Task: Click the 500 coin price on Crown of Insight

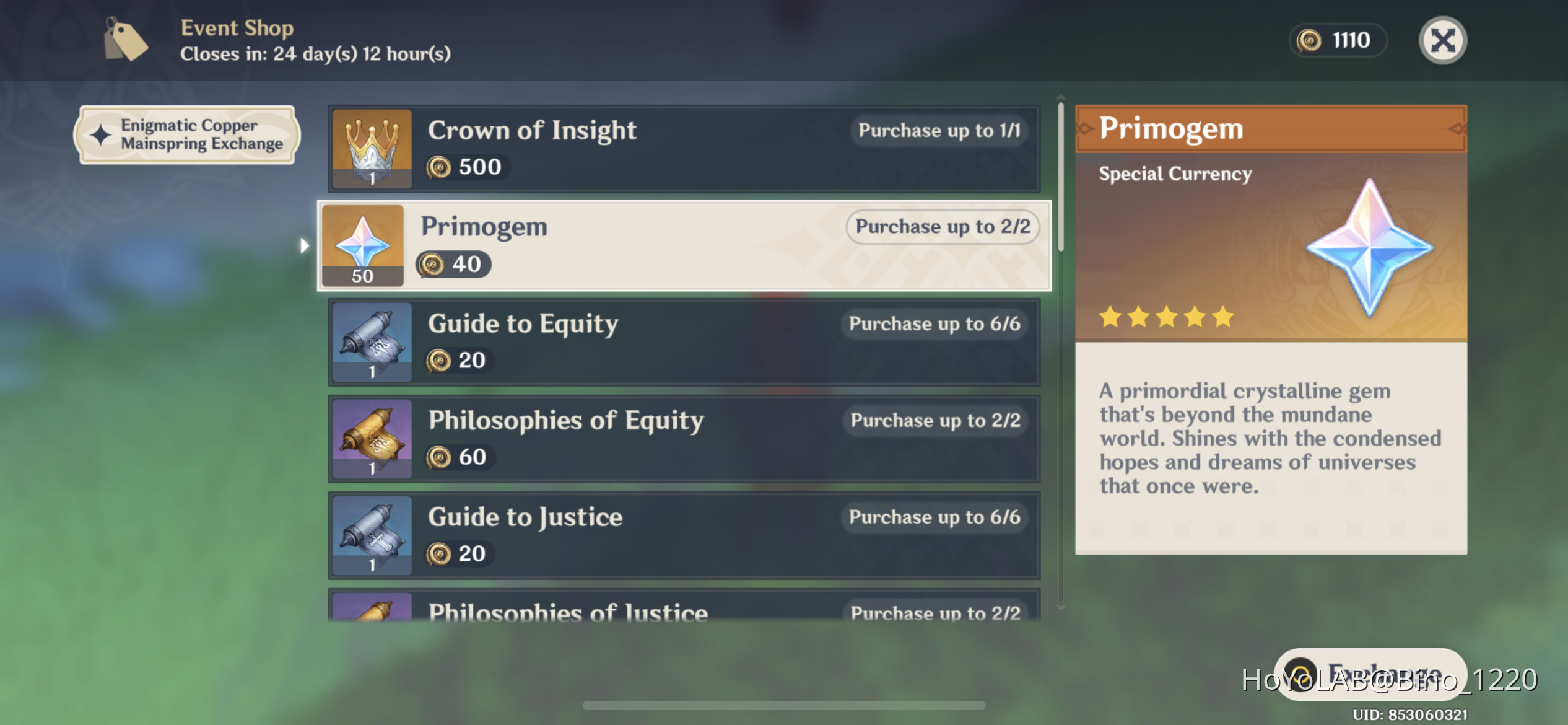Action: pos(466,167)
